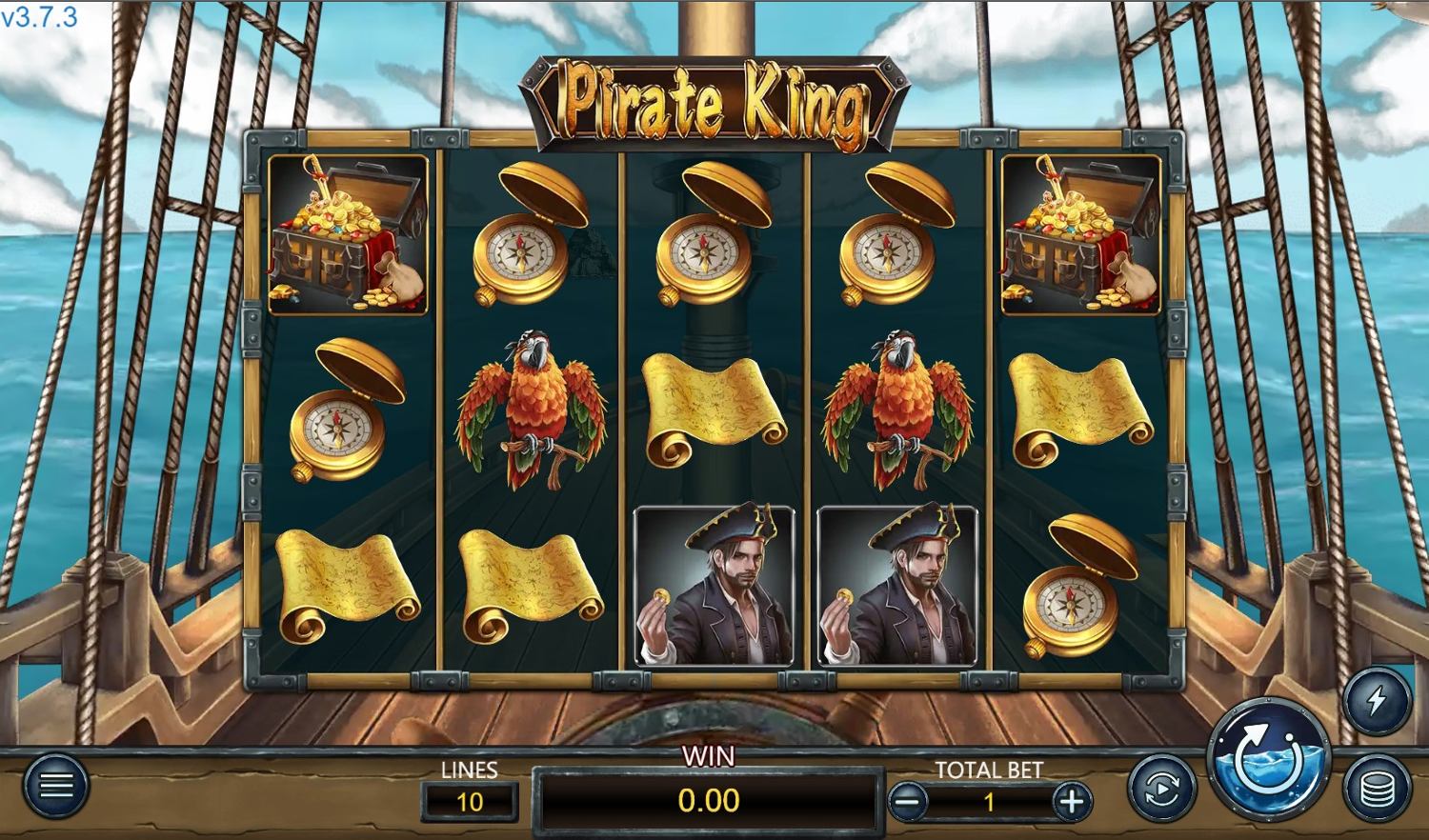Open the hamburger menu button

coord(55,786)
